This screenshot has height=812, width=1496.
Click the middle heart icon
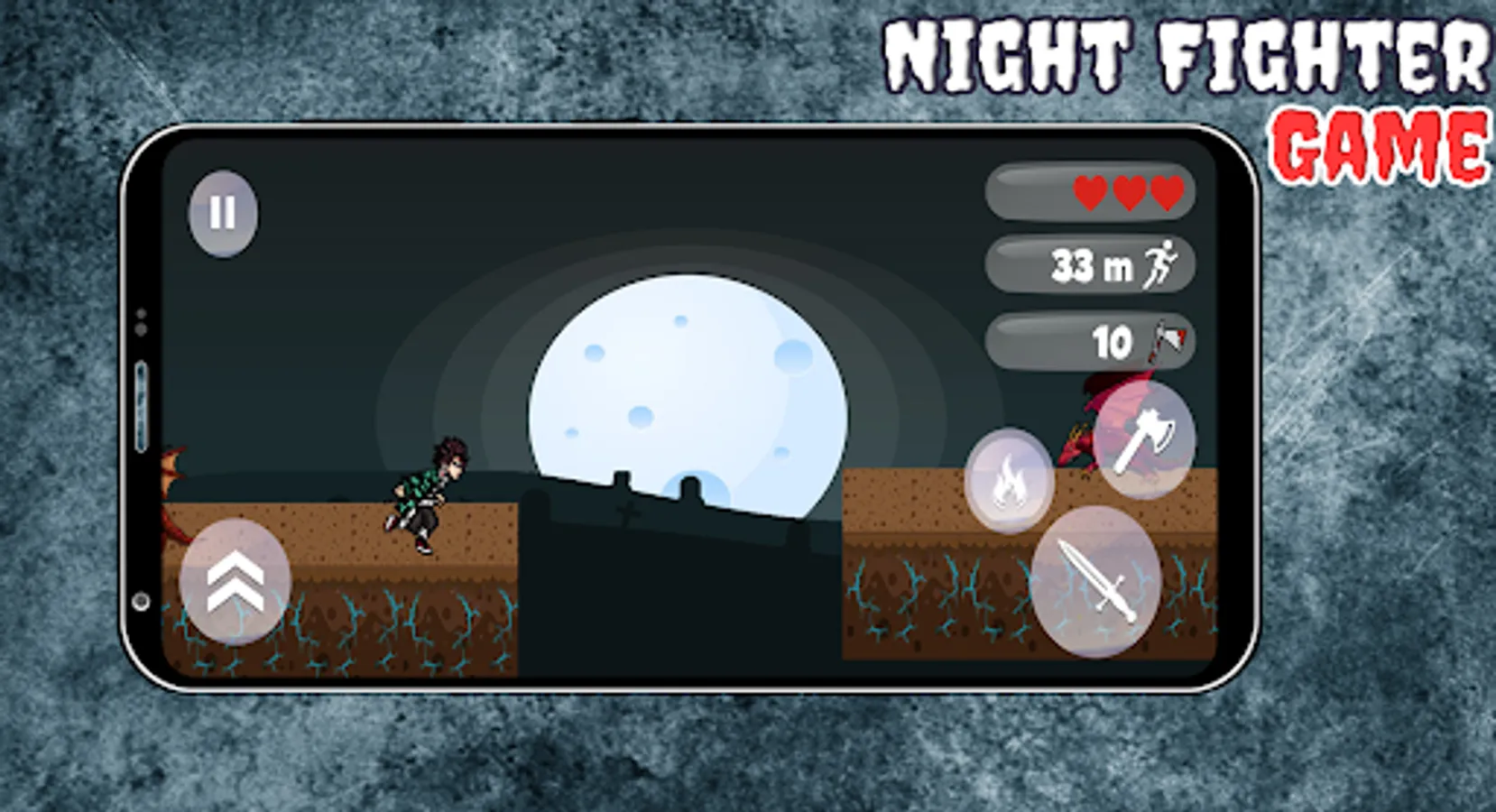pyautogui.click(x=1127, y=192)
